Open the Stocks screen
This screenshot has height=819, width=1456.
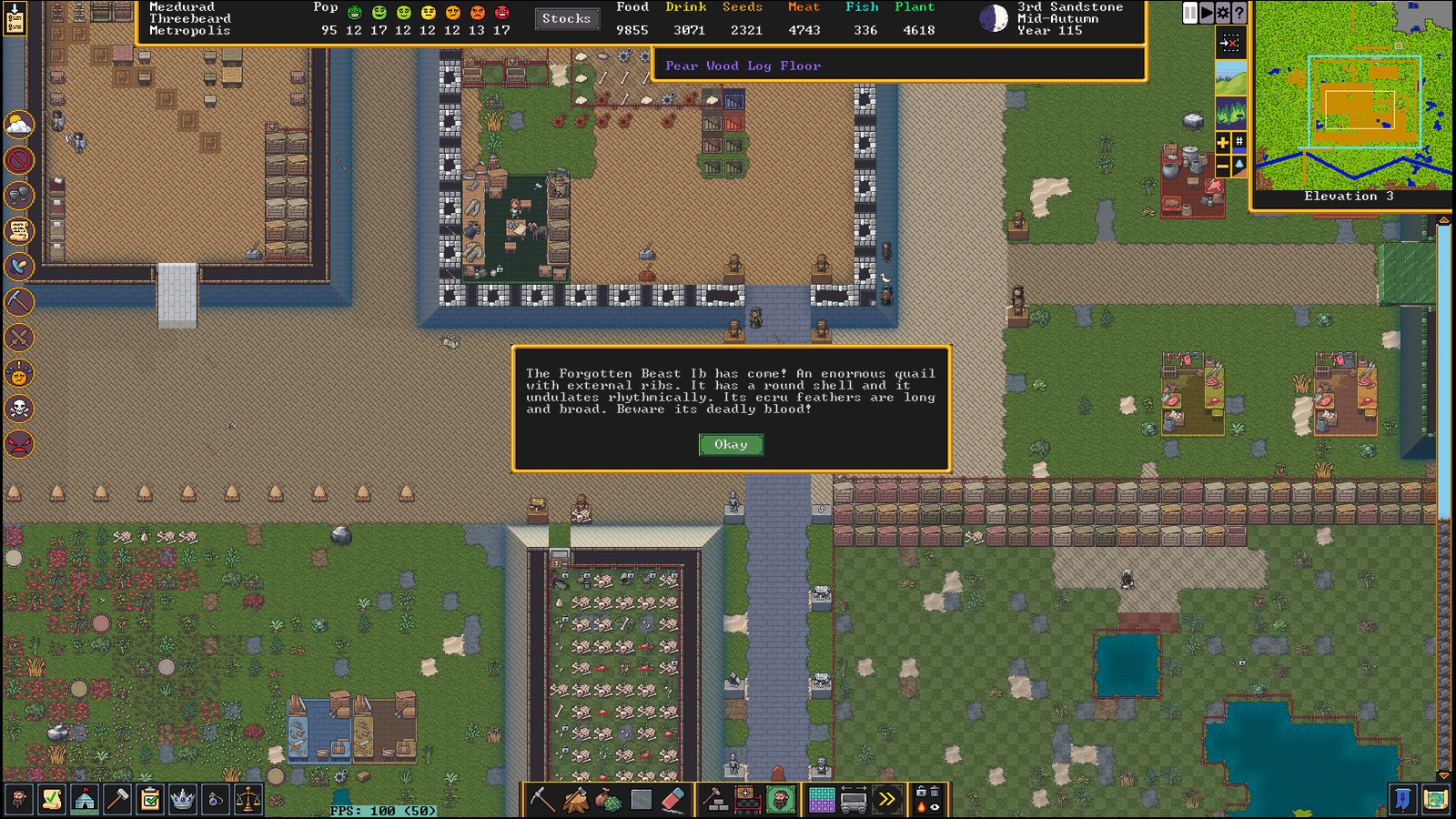(566, 18)
